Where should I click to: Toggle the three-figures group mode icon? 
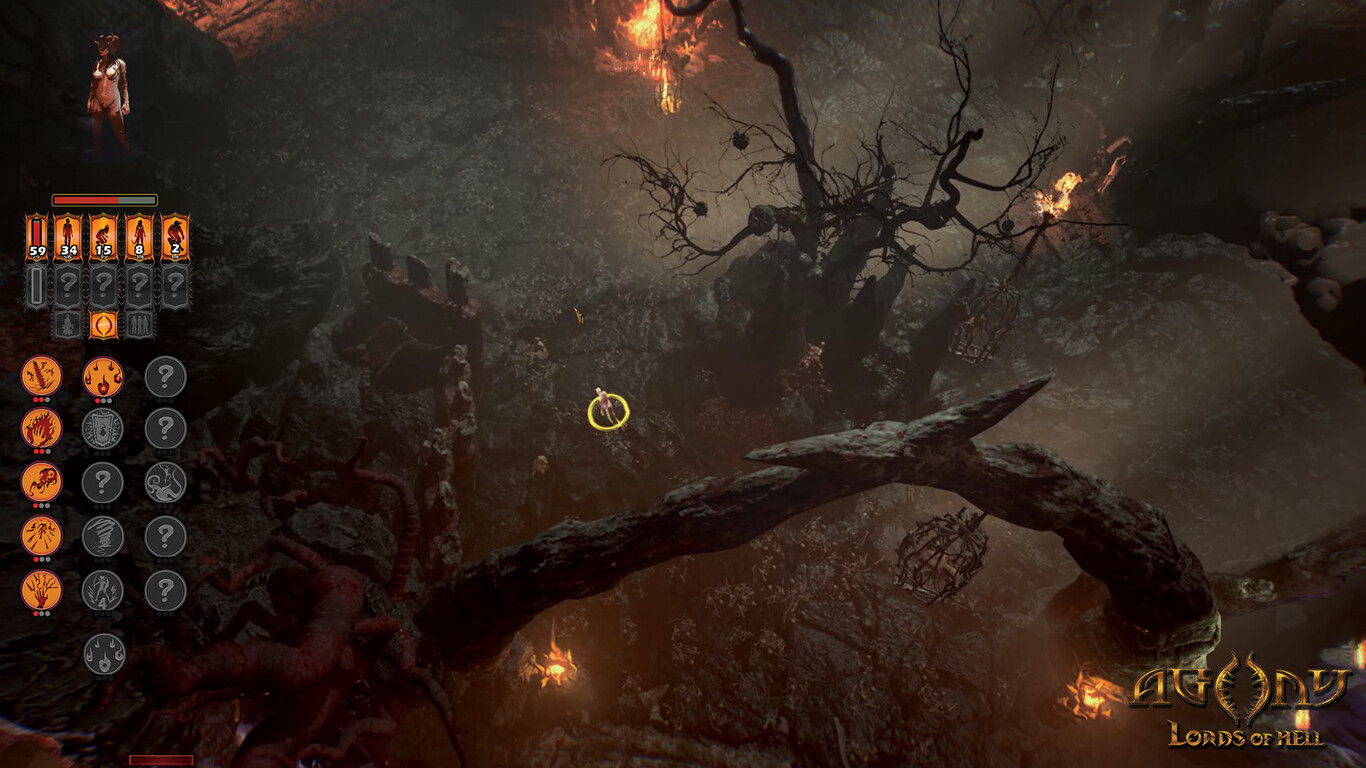click(140, 324)
